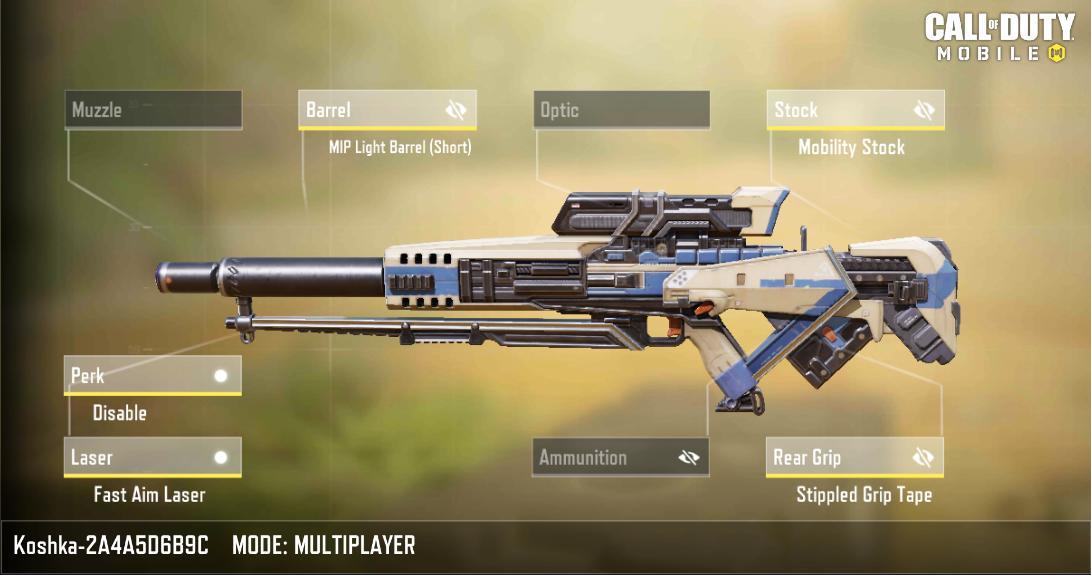Click the white dot on Perk slot
Screen dimensions: 1091x575
(221, 376)
